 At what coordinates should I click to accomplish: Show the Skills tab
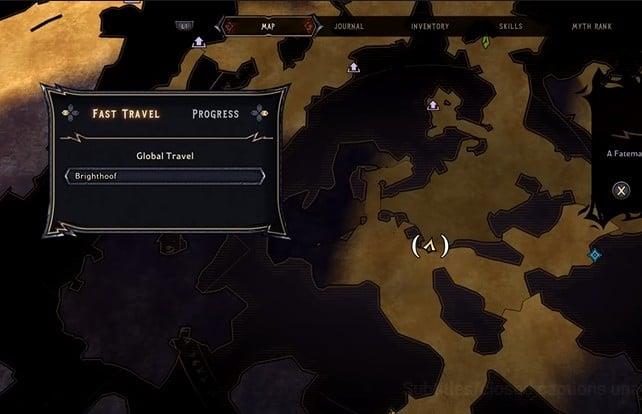(x=510, y=26)
